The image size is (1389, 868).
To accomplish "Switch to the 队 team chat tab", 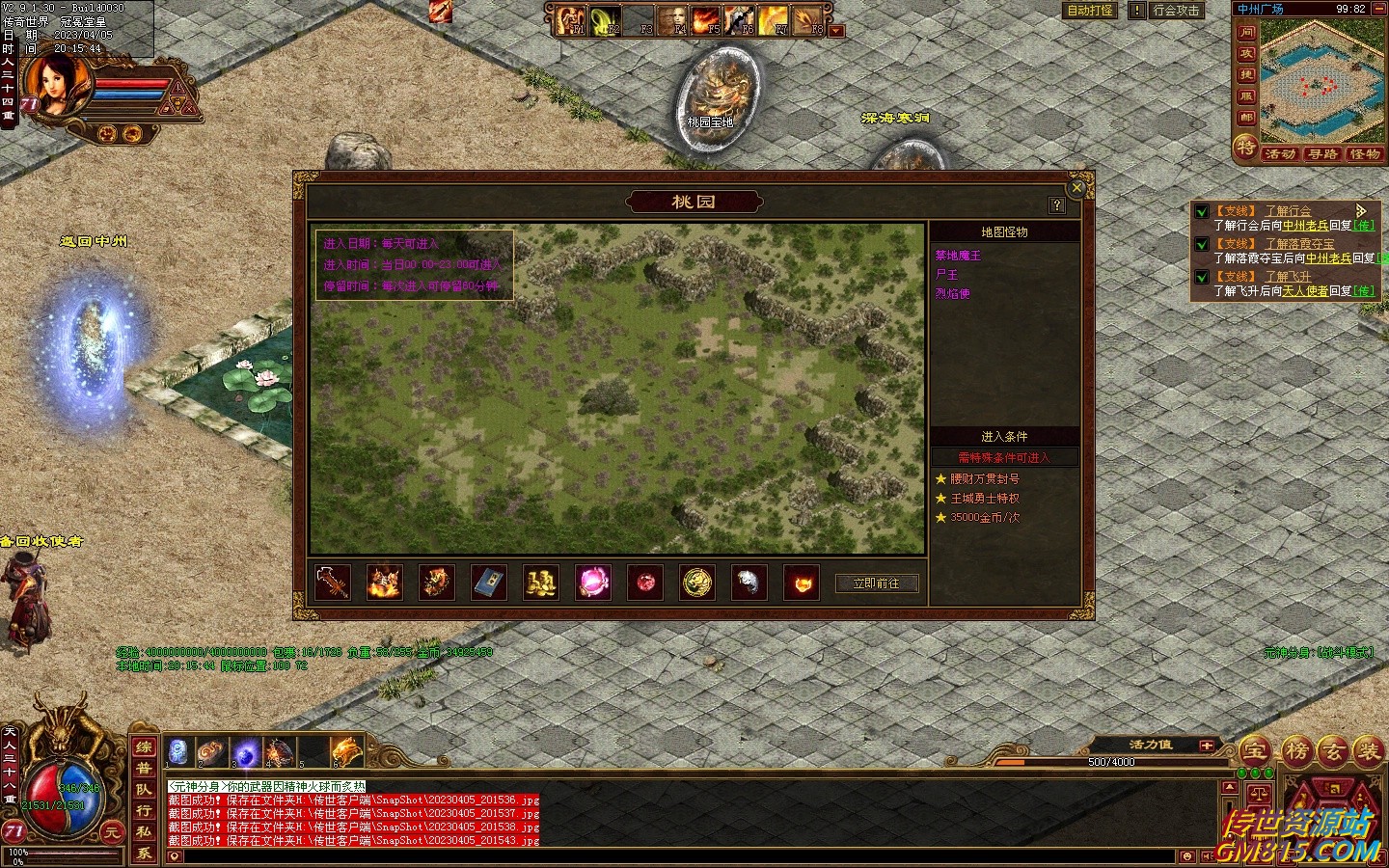I will point(144,790).
